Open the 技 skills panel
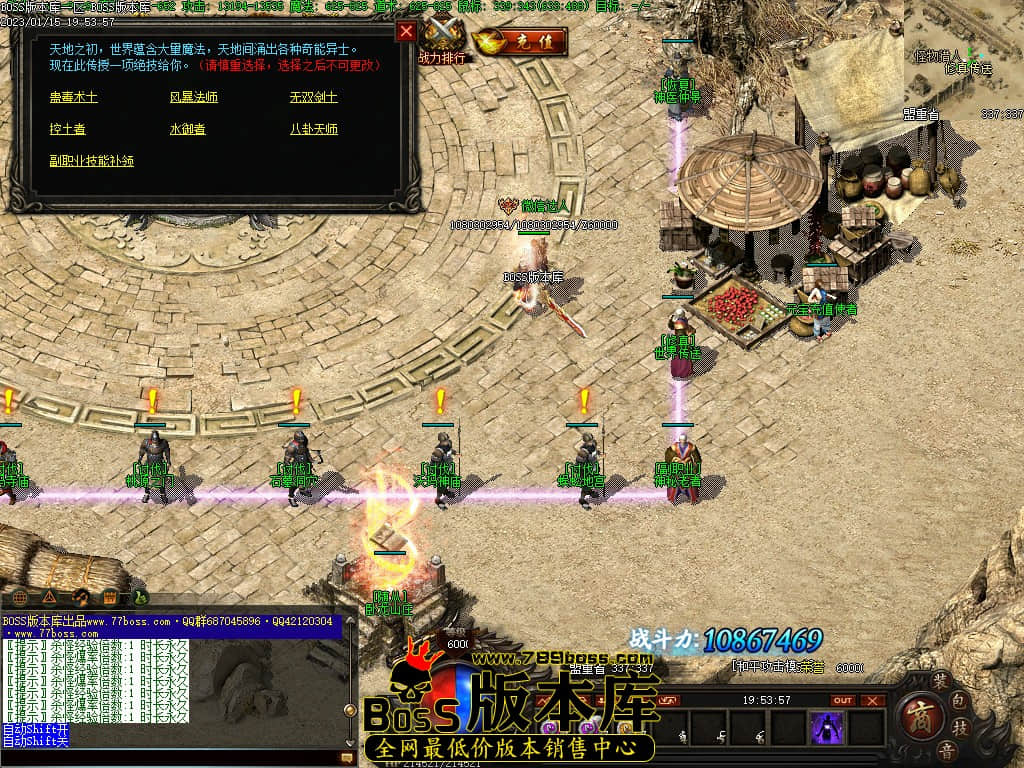The width and height of the screenshot is (1024, 768). tap(960, 725)
